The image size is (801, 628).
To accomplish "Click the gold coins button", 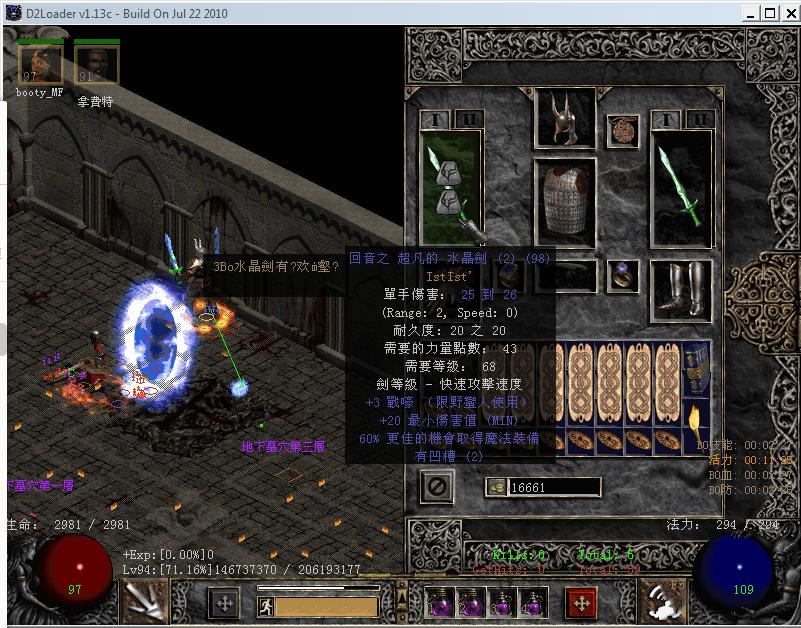I will [x=497, y=487].
